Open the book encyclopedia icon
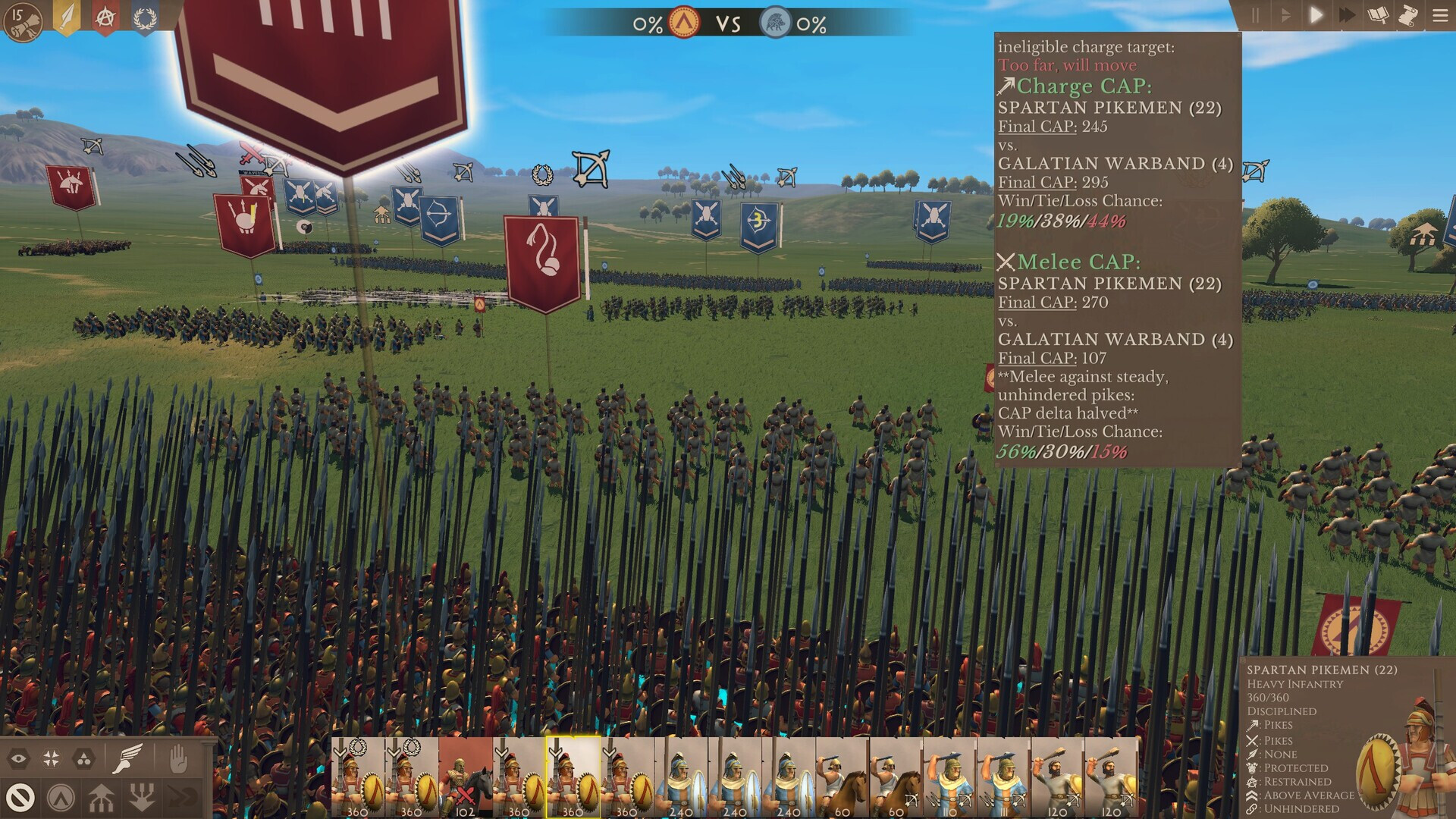Screen dimensions: 1456x819 (x=1378, y=15)
